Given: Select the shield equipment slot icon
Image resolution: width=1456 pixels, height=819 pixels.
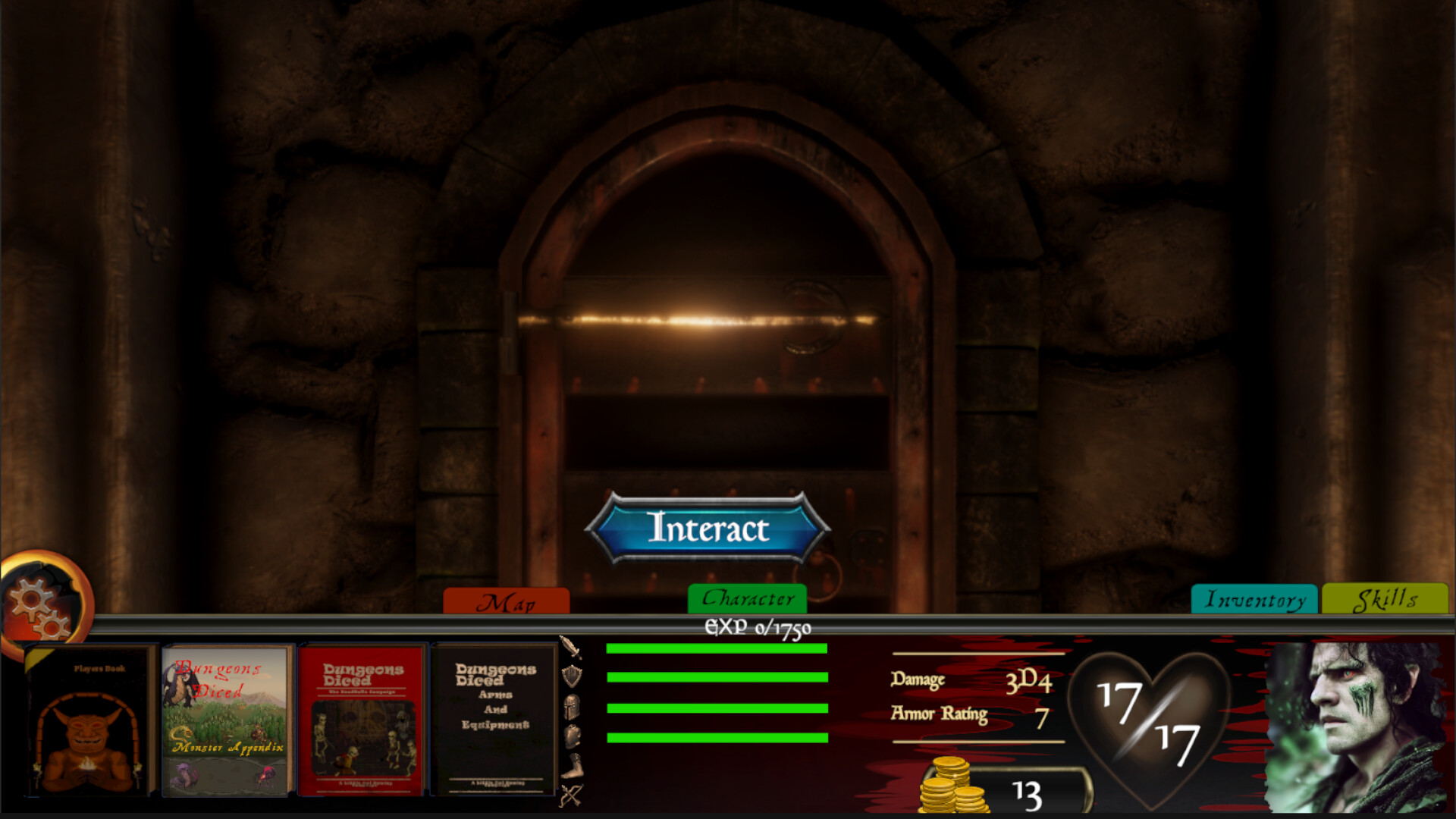Looking at the screenshot, I should point(573,676).
